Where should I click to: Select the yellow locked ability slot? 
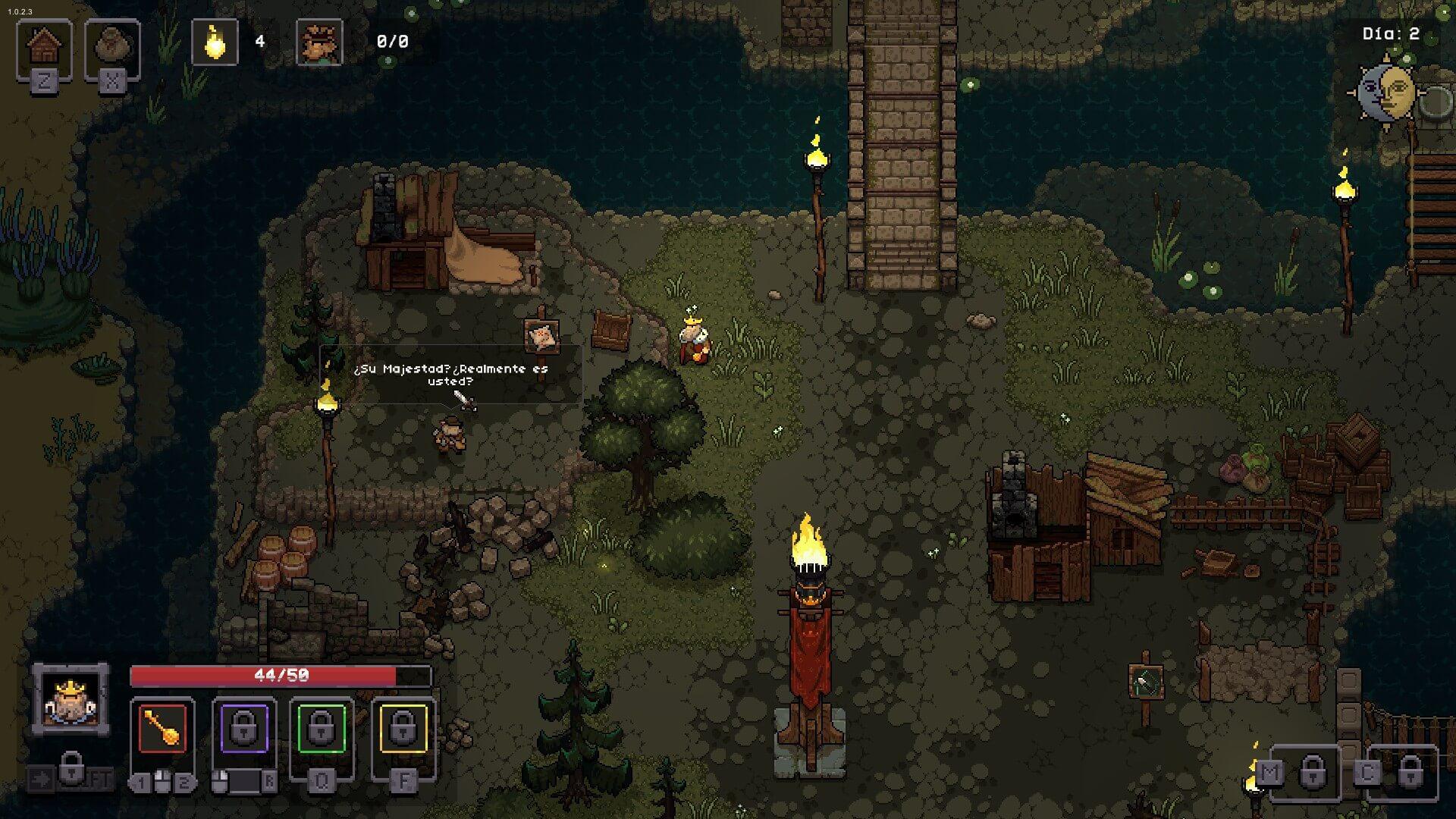tap(403, 730)
